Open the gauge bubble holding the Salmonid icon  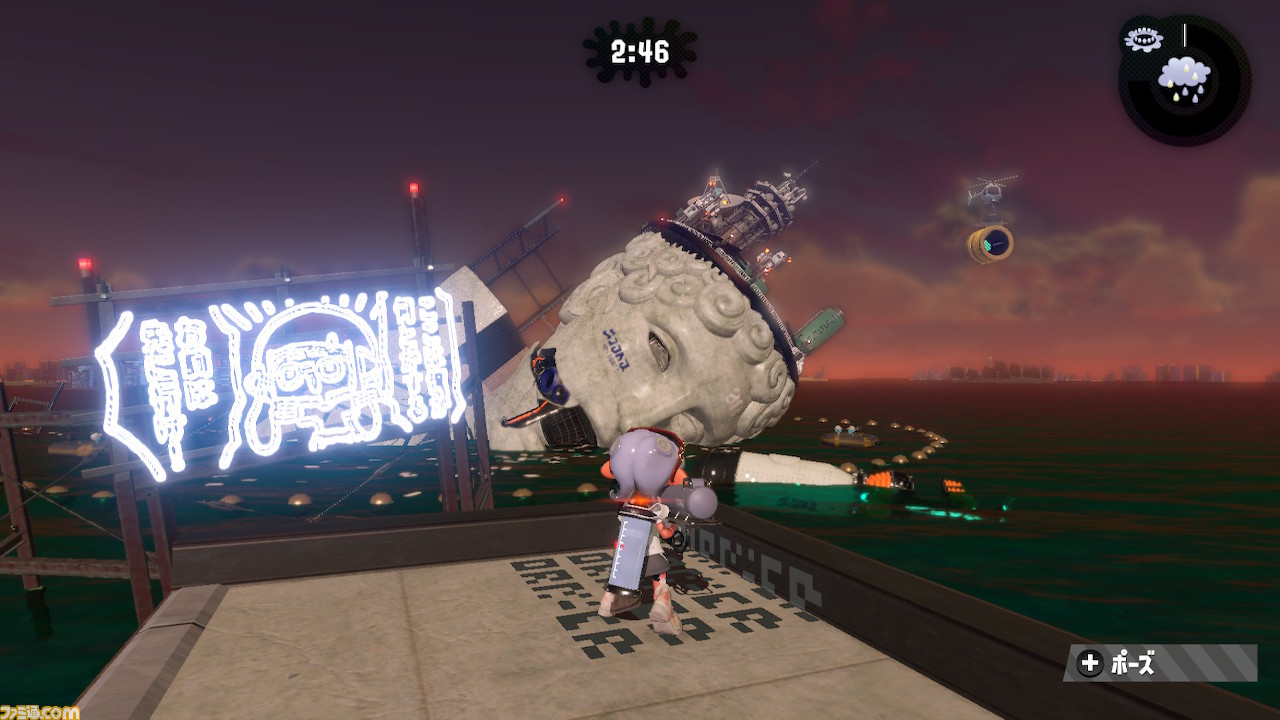coord(1143,38)
